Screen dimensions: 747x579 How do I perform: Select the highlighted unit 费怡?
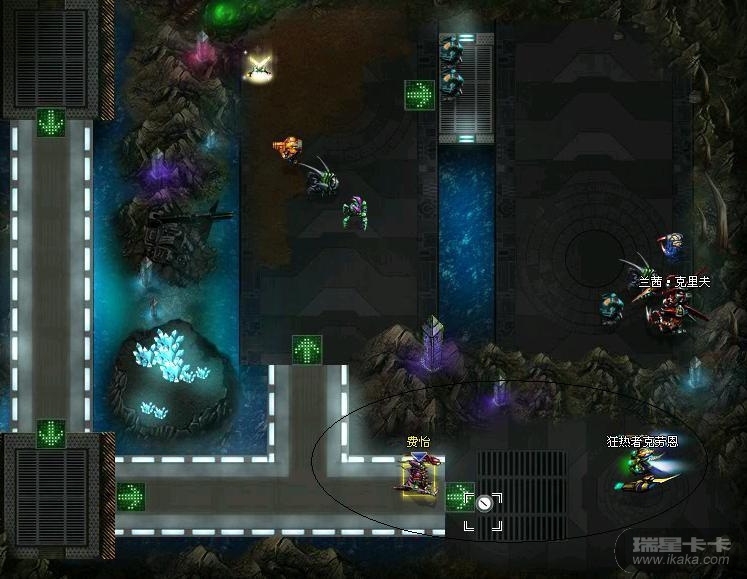tap(421, 475)
